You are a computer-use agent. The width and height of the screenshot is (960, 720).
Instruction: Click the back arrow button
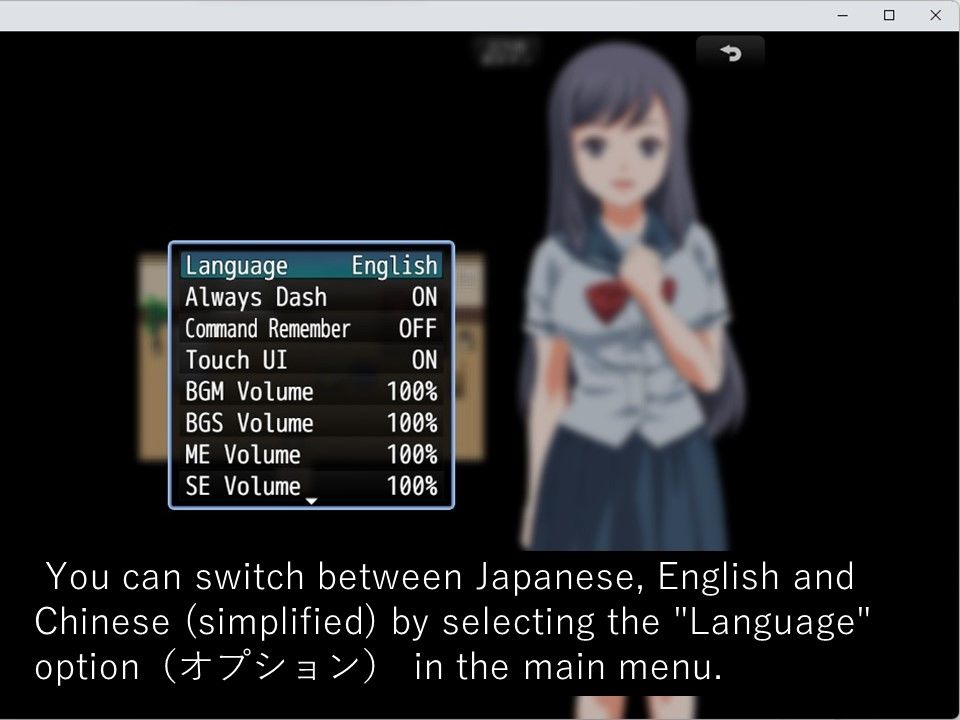click(x=730, y=53)
